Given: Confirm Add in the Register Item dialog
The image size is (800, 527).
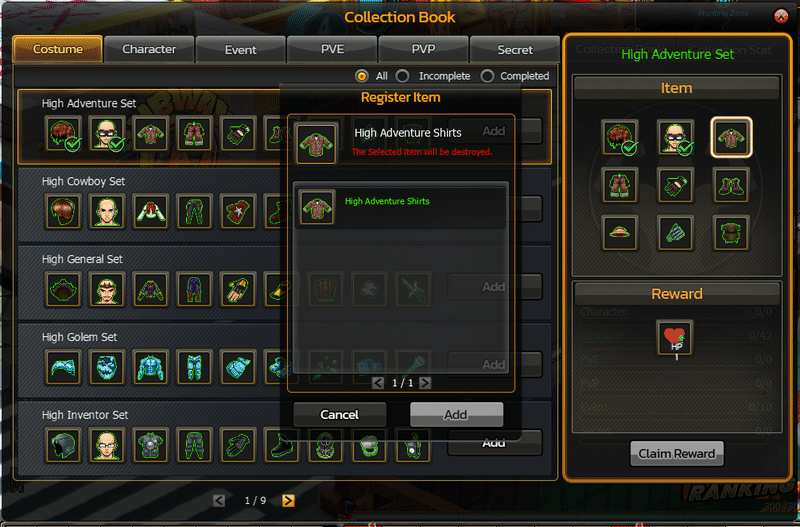Looking at the screenshot, I should pyautogui.click(x=456, y=414).
